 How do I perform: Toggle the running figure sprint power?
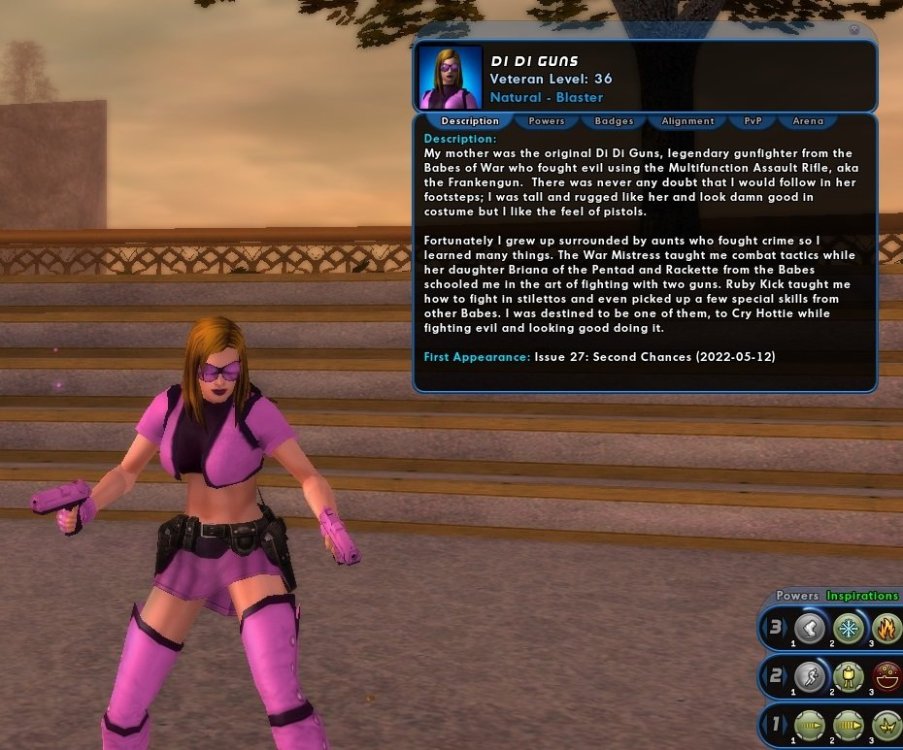[x=811, y=677]
